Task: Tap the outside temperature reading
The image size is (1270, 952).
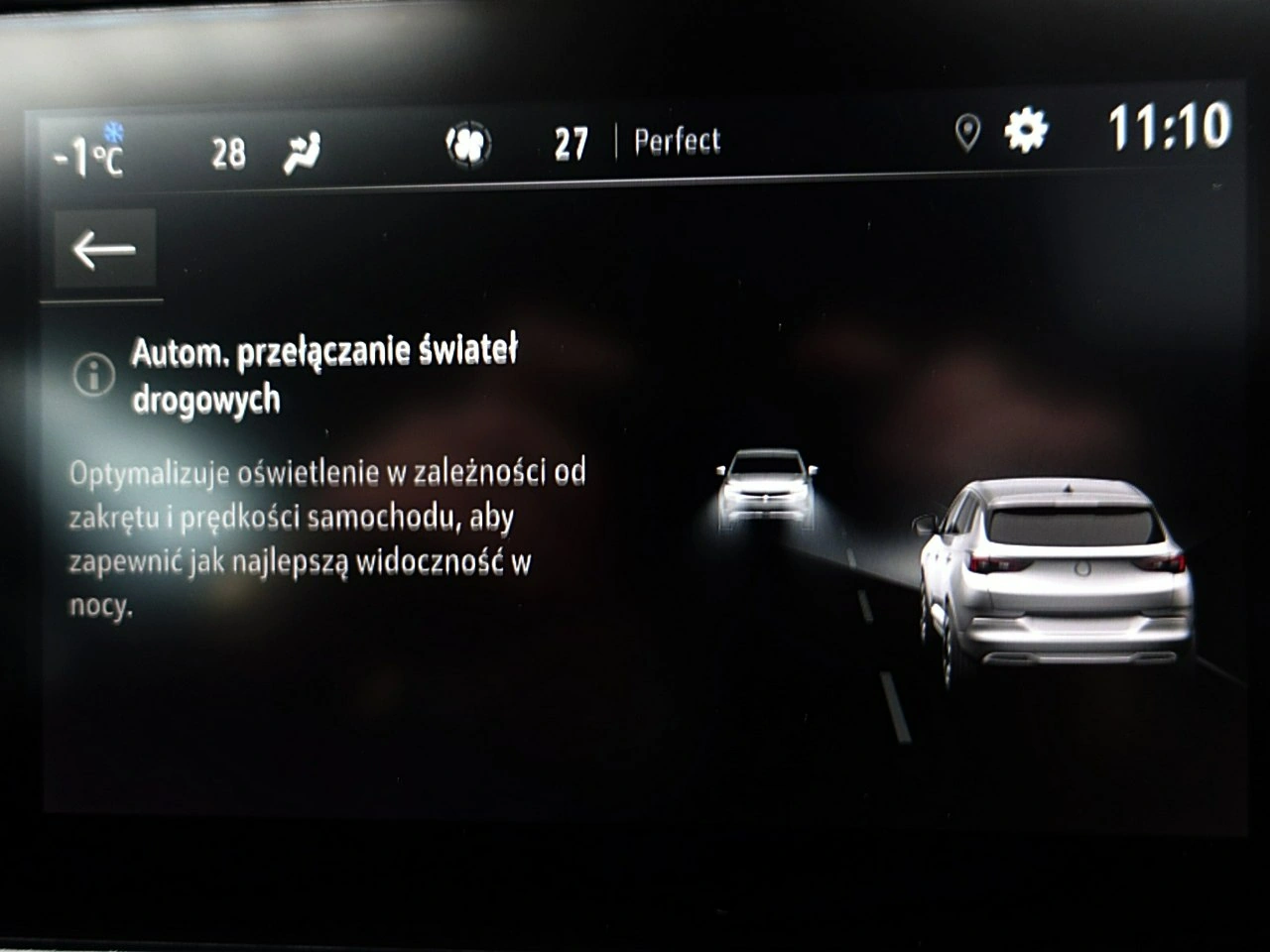Action: pos(88,155)
